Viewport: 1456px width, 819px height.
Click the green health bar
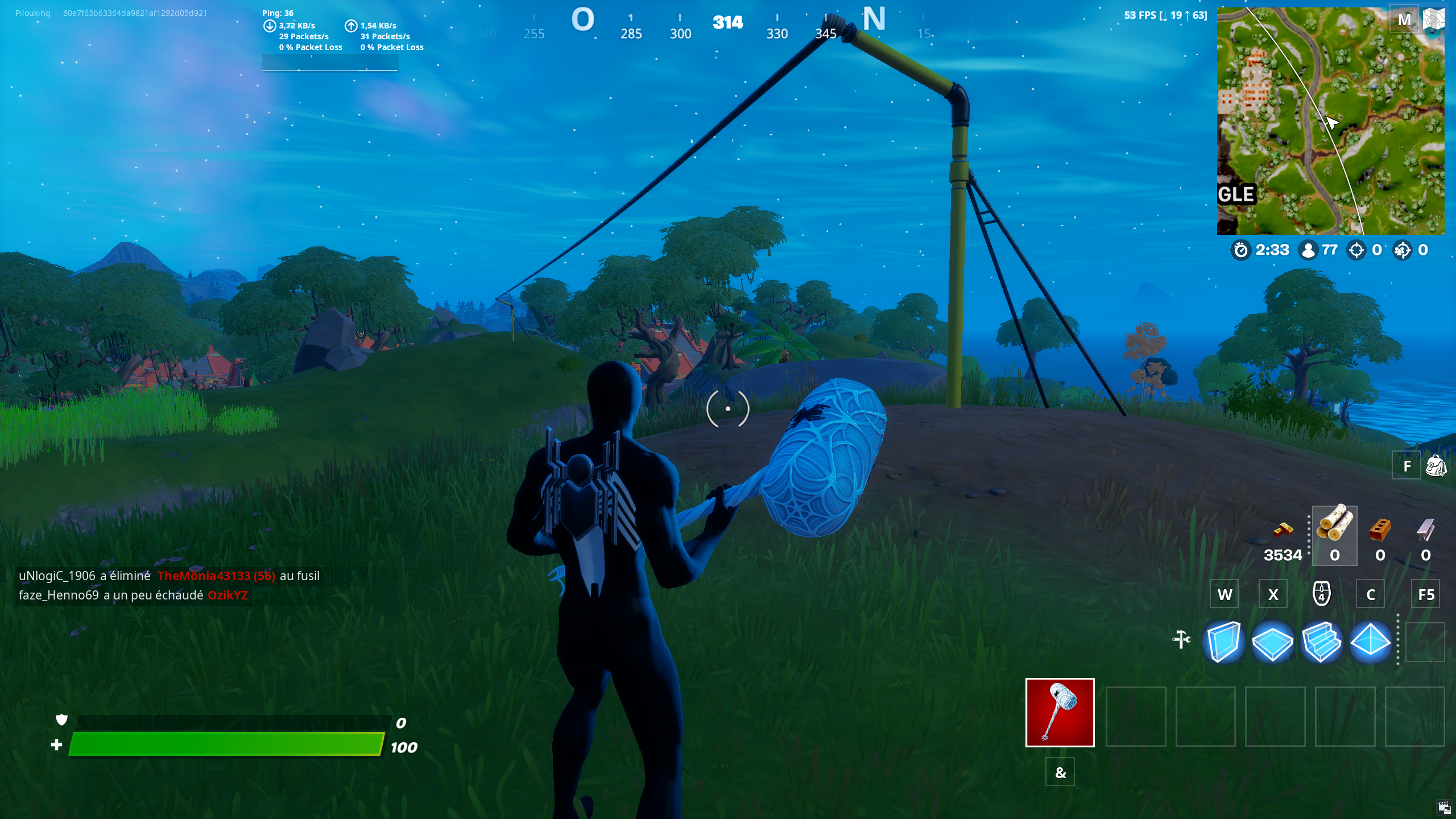tap(227, 745)
